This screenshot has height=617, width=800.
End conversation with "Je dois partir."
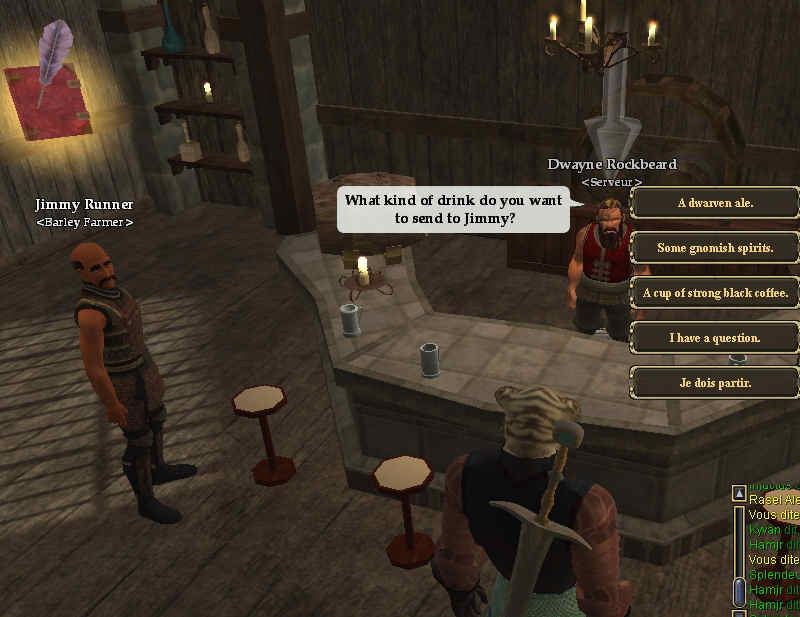pos(715,383)
